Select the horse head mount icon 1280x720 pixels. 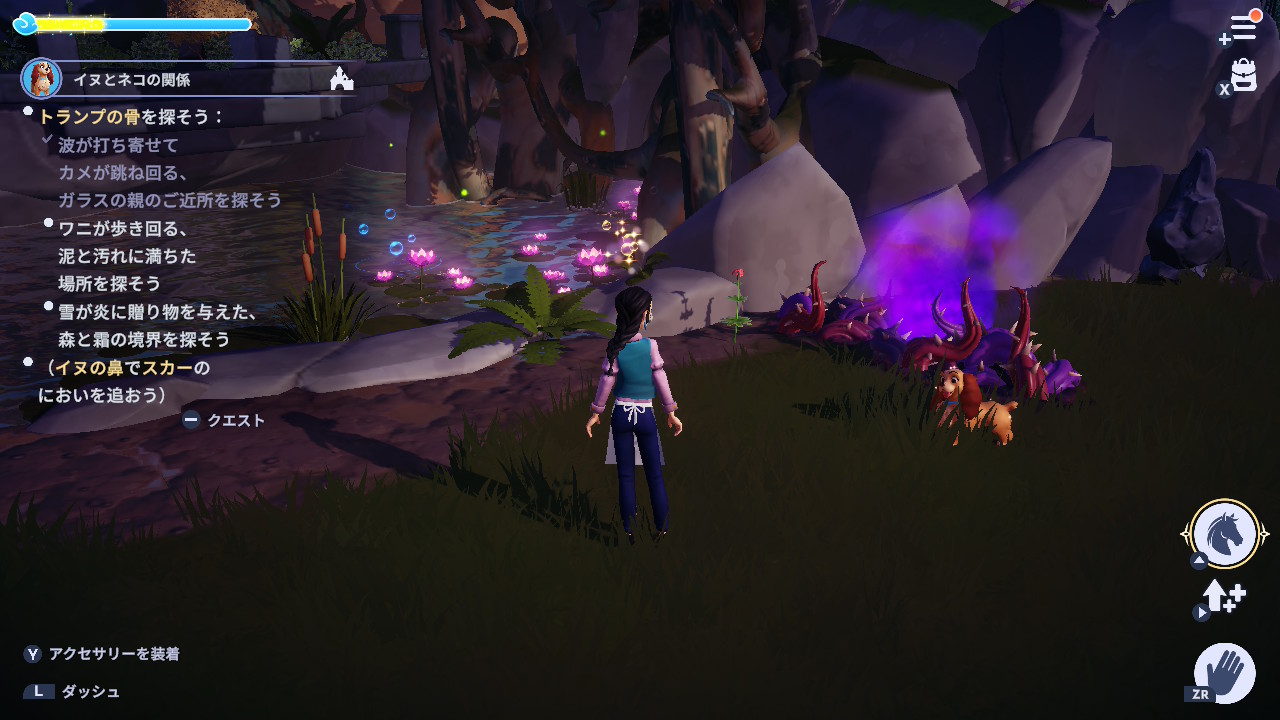coord(1225,534)
